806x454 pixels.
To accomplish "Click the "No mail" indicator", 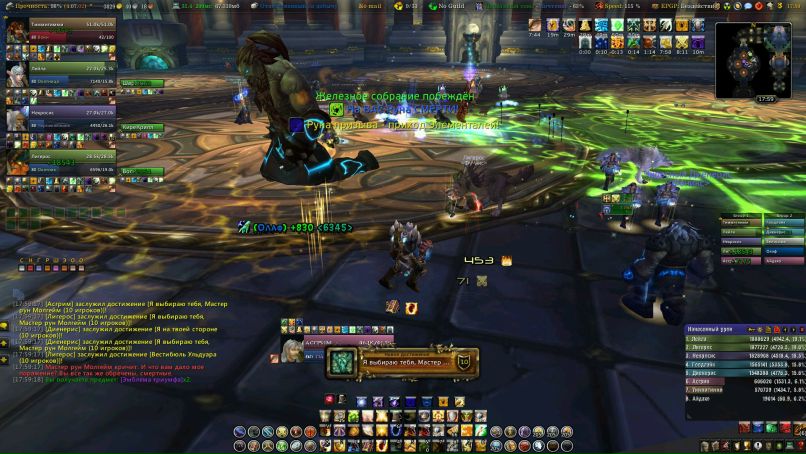I will pyautogui.click(x=371, y=6).
